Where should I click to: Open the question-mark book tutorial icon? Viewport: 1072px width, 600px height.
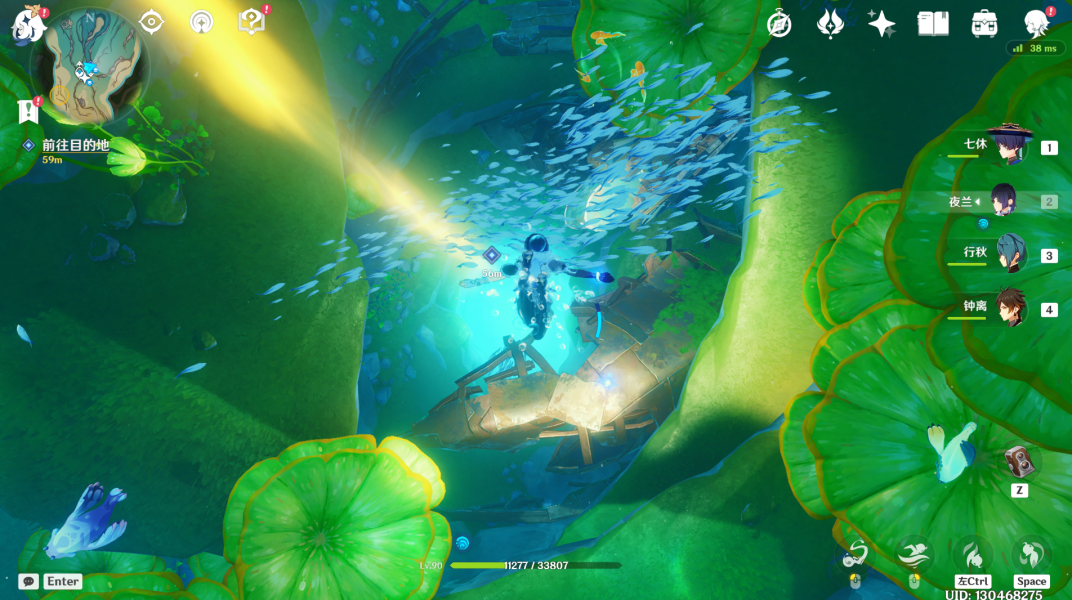(x=252, y=22)
